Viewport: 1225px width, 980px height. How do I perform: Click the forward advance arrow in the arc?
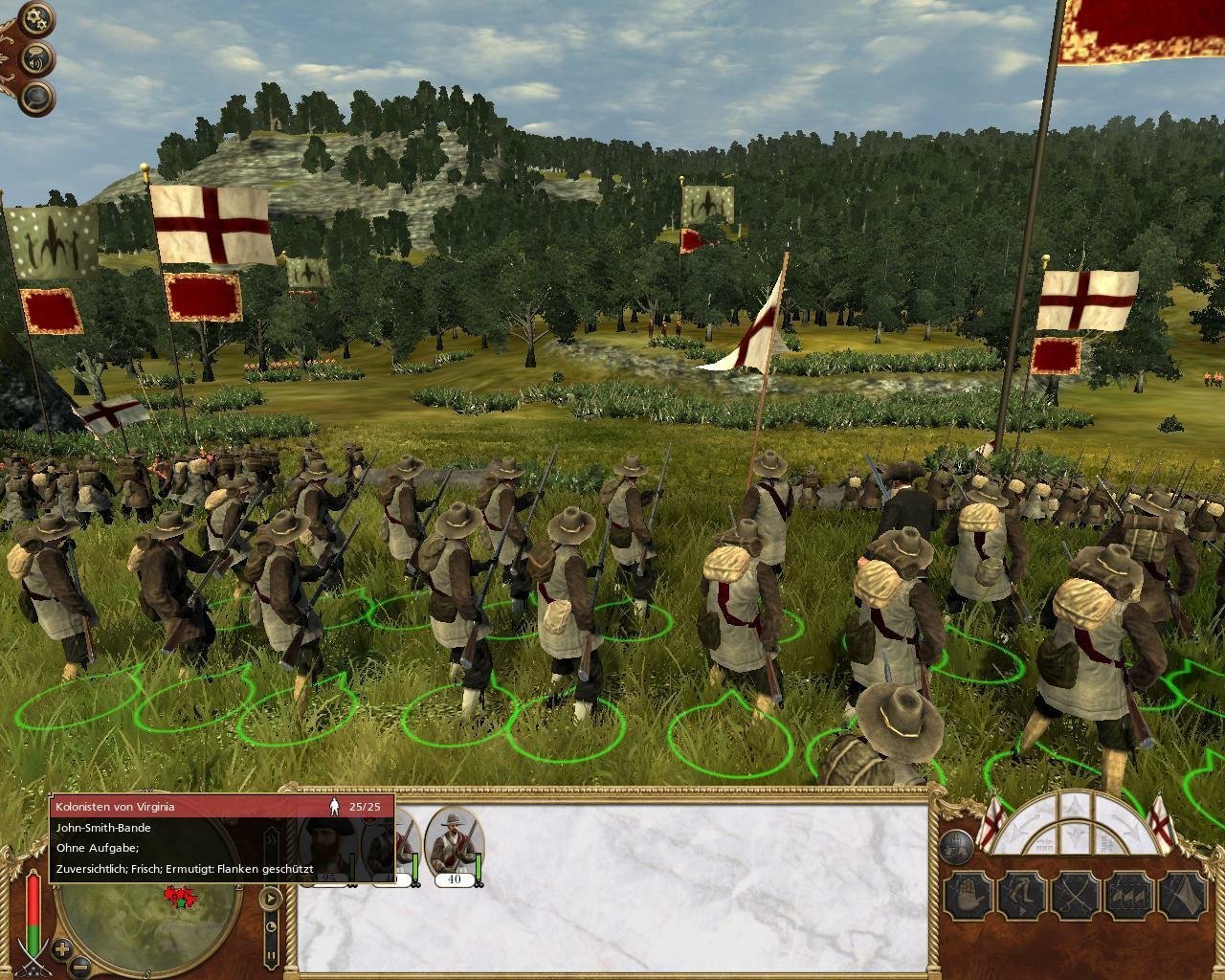point(1074,806)
